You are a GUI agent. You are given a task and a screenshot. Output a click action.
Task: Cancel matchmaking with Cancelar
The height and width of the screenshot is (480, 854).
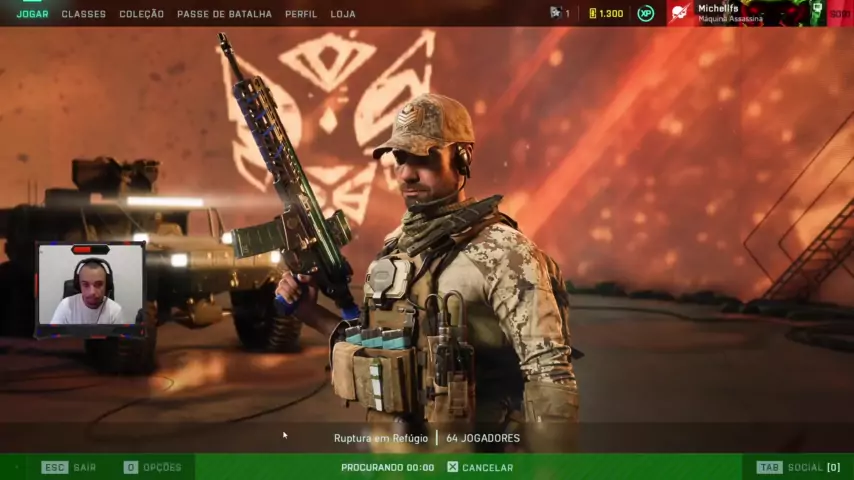480,467
